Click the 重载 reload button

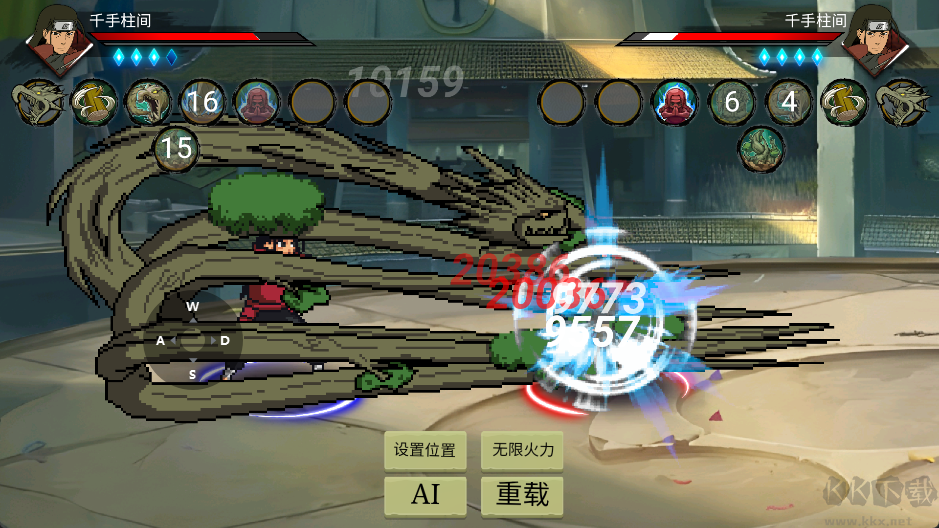[x=523, y=494]
